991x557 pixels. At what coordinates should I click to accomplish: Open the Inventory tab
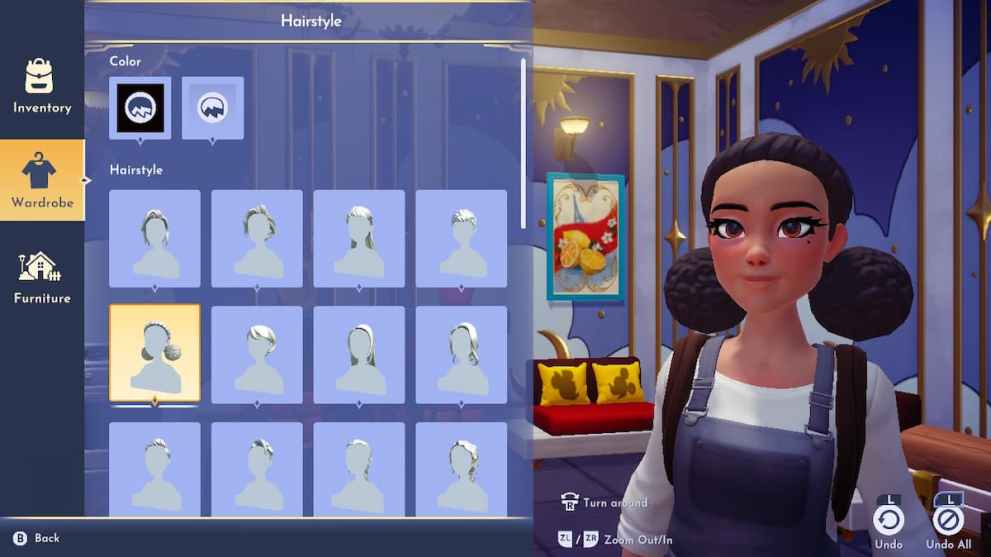pyautogui.click(x=42, y=86)
